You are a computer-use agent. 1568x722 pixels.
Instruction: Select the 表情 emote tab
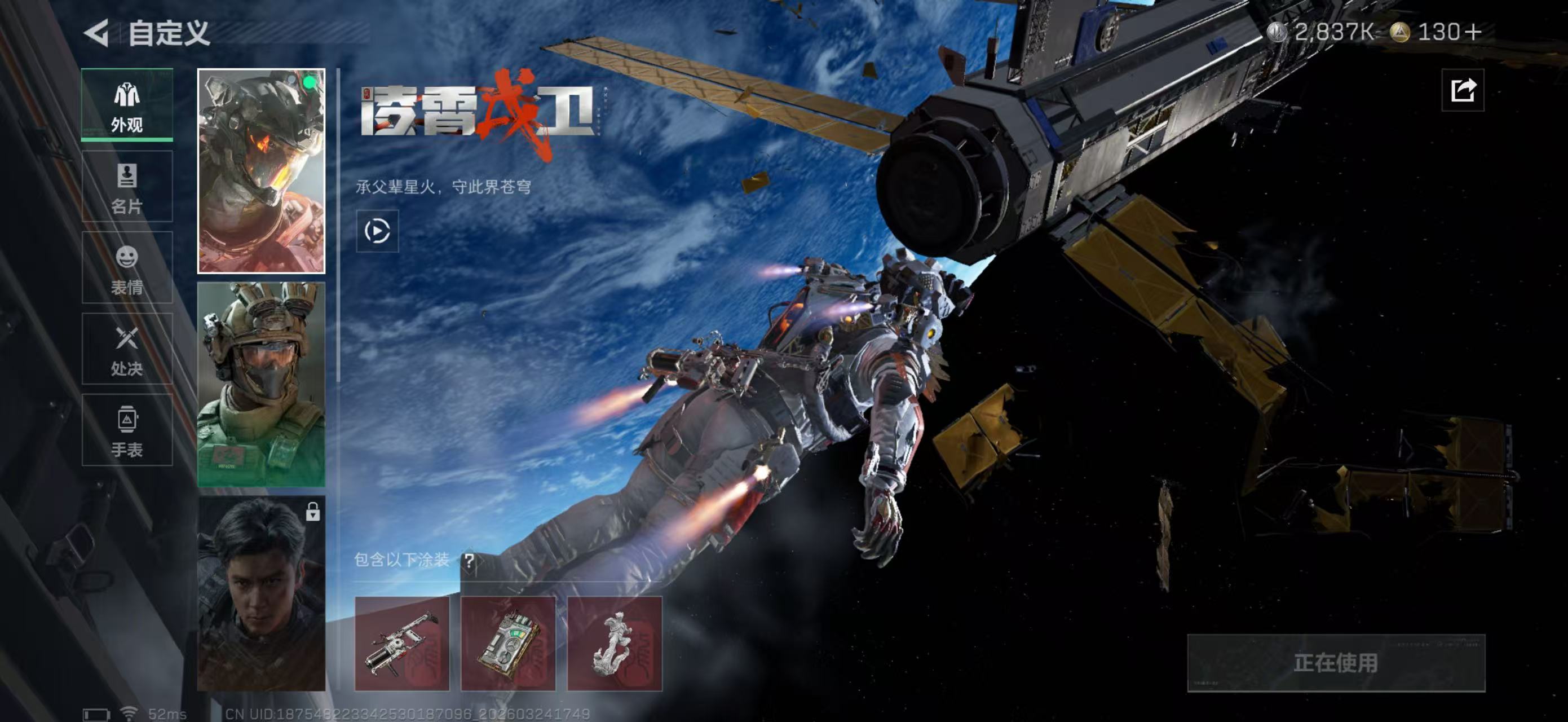point(127,268)
